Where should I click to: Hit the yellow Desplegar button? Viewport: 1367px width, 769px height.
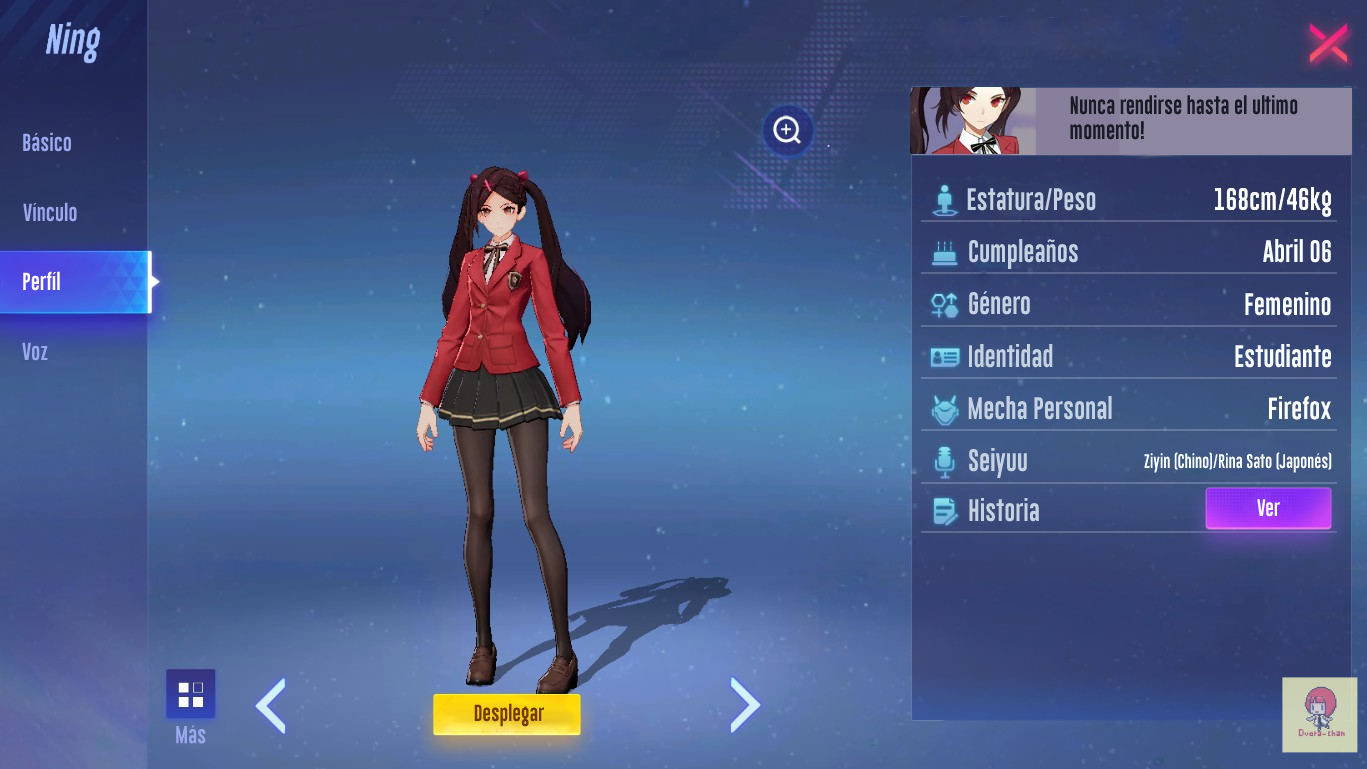[507, 714]
